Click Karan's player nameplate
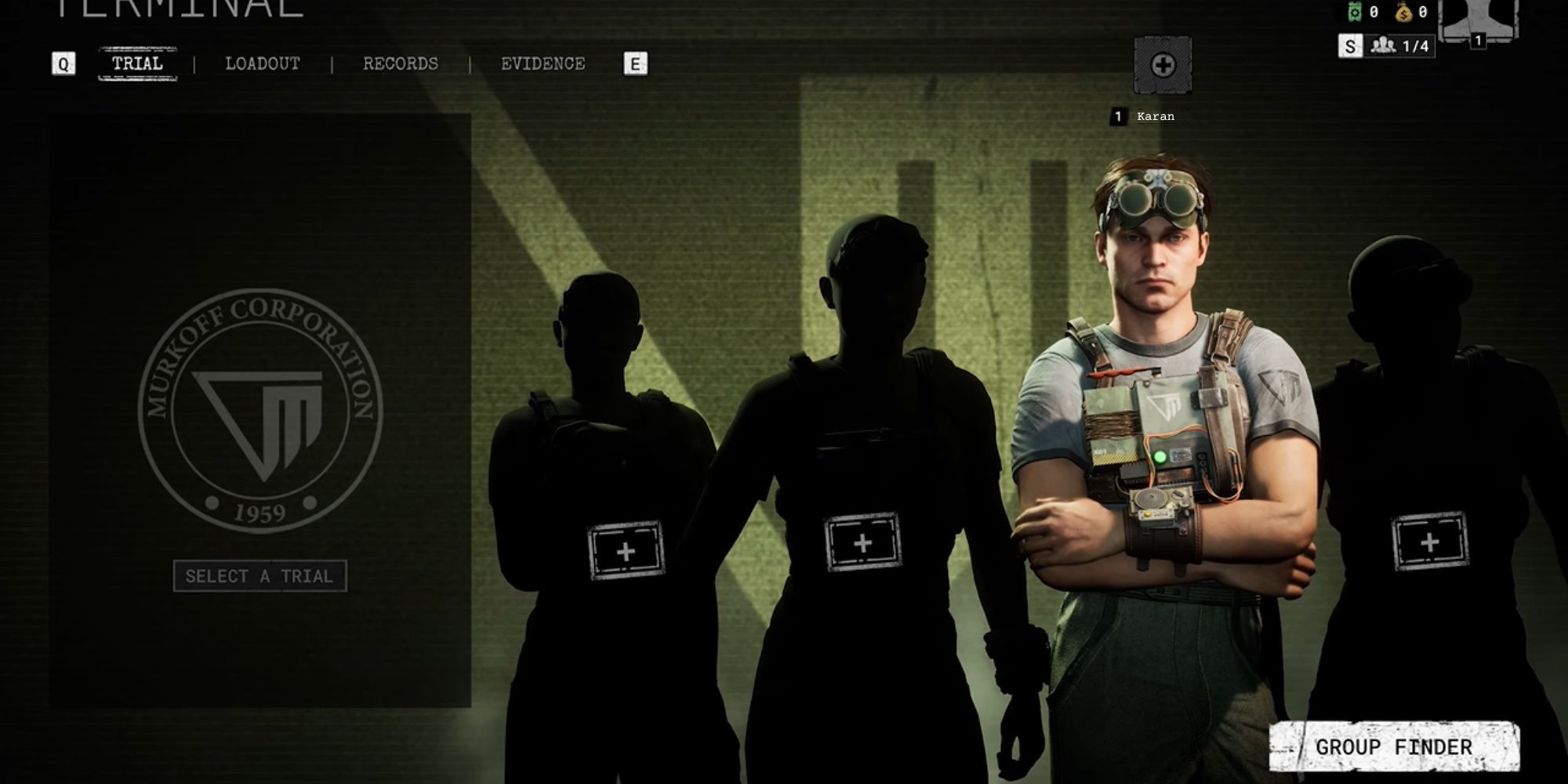Viewport: 1568px width, 784px height. [x=1143, y=115]
